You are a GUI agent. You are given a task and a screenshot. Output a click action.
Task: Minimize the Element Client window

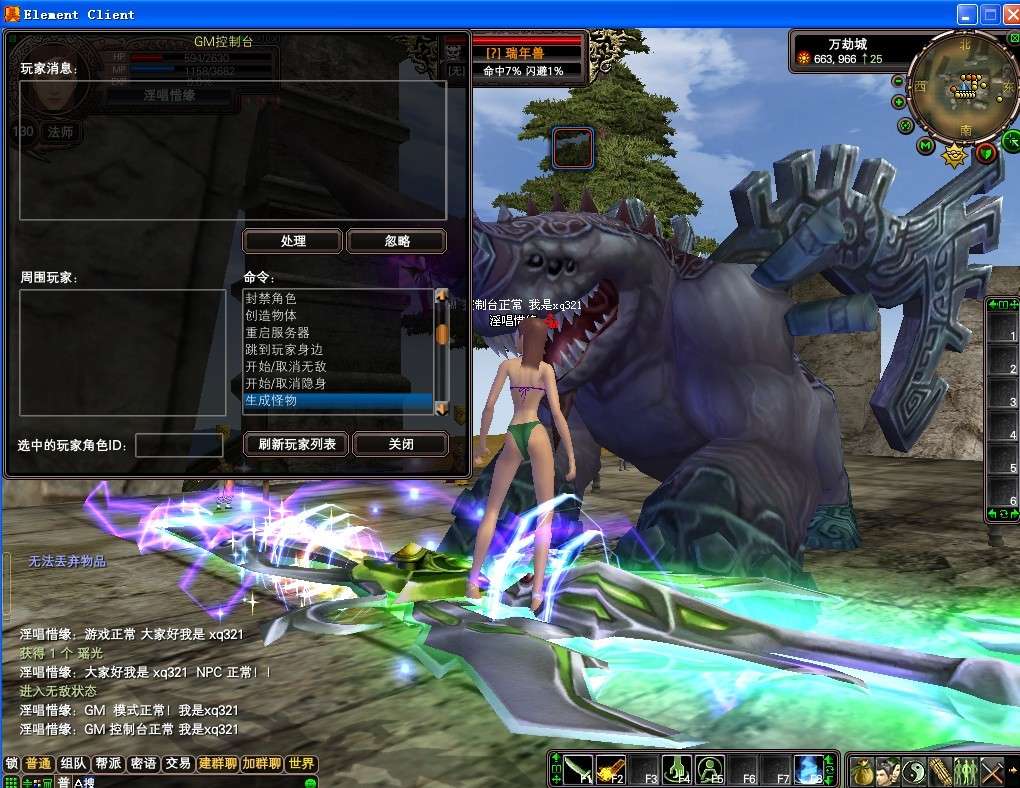tap(966, 15)
